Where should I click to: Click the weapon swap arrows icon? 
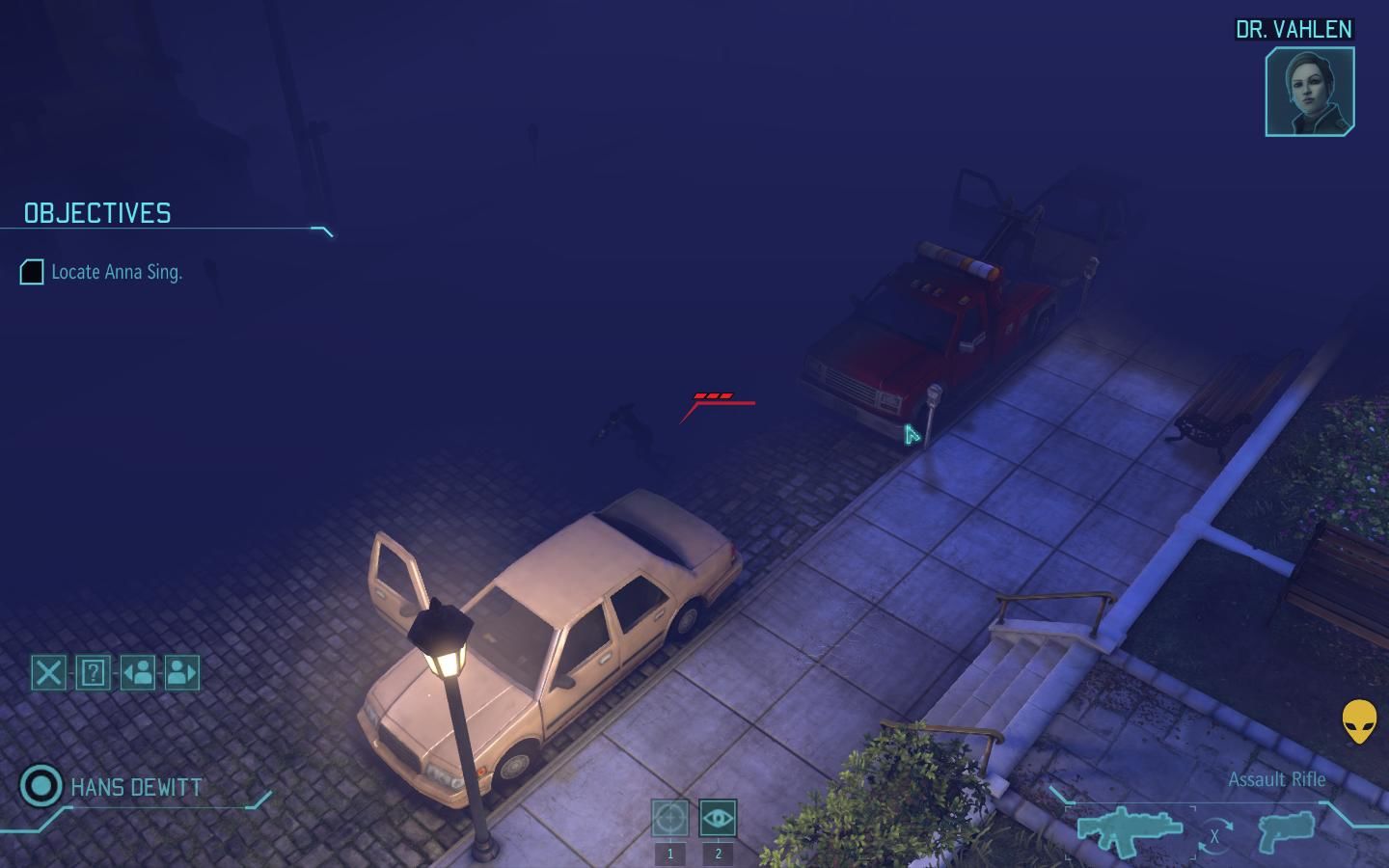pos(1213,831)
